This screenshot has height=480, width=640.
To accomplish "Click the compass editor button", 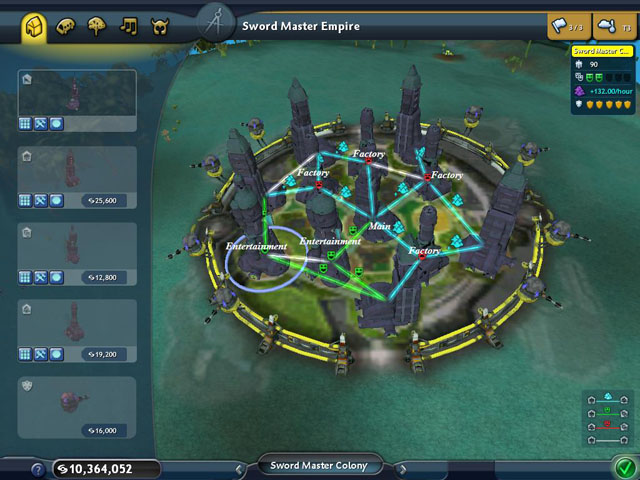I will (215, 23).
